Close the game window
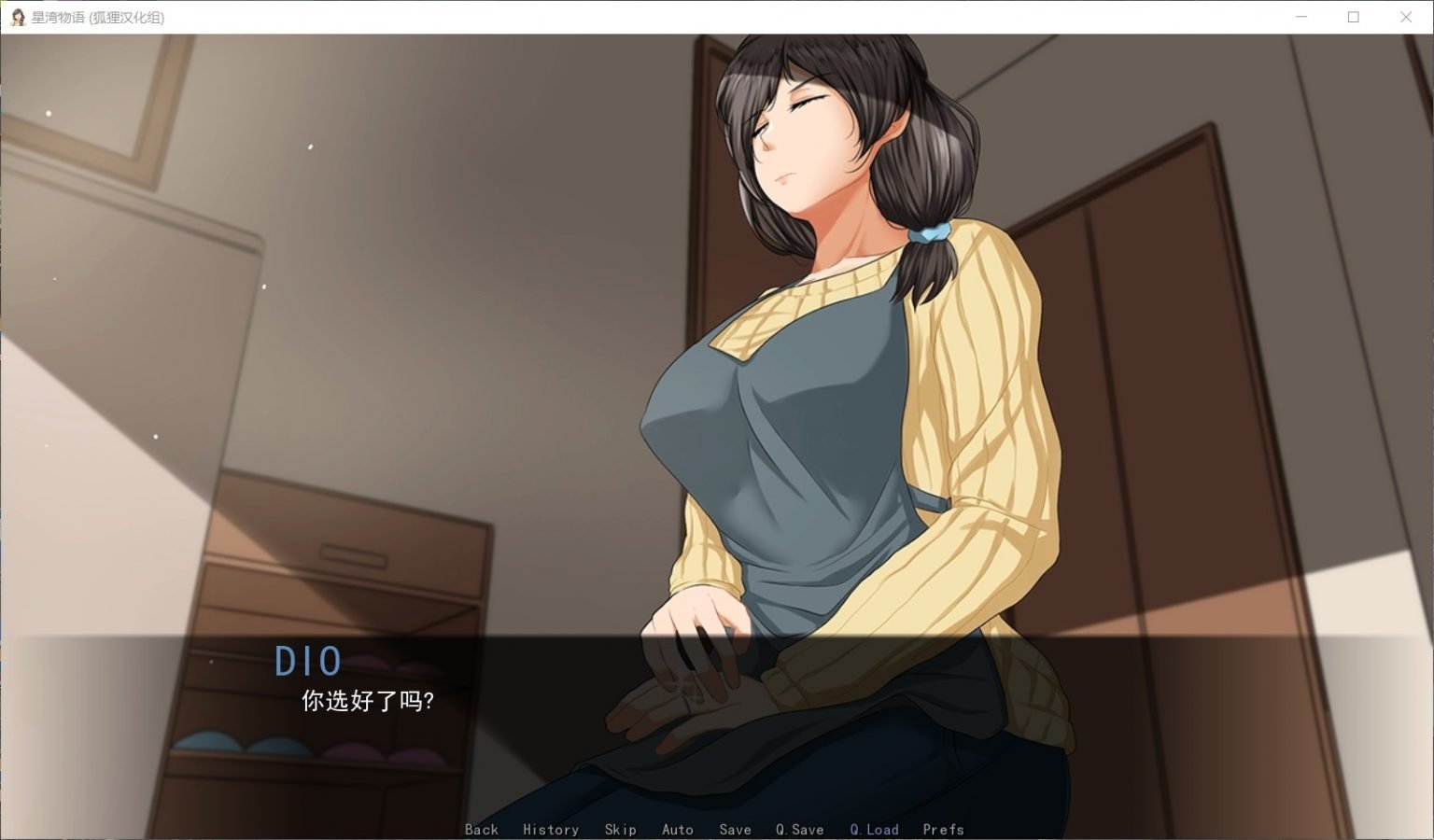The height and width of the screenshot is (840, 1434). tap(1405, 16)
